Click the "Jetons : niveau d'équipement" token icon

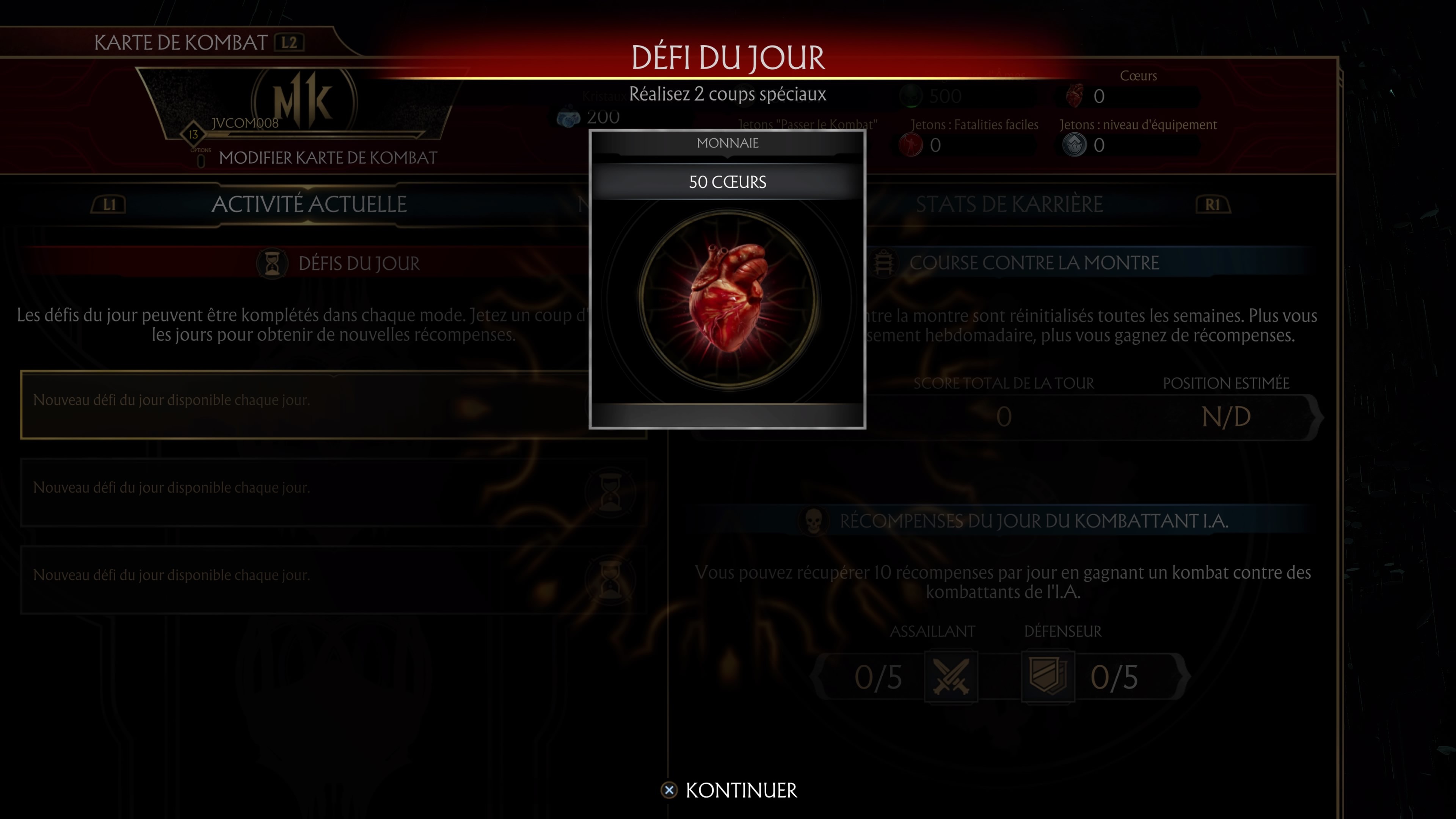(1075, 145)
